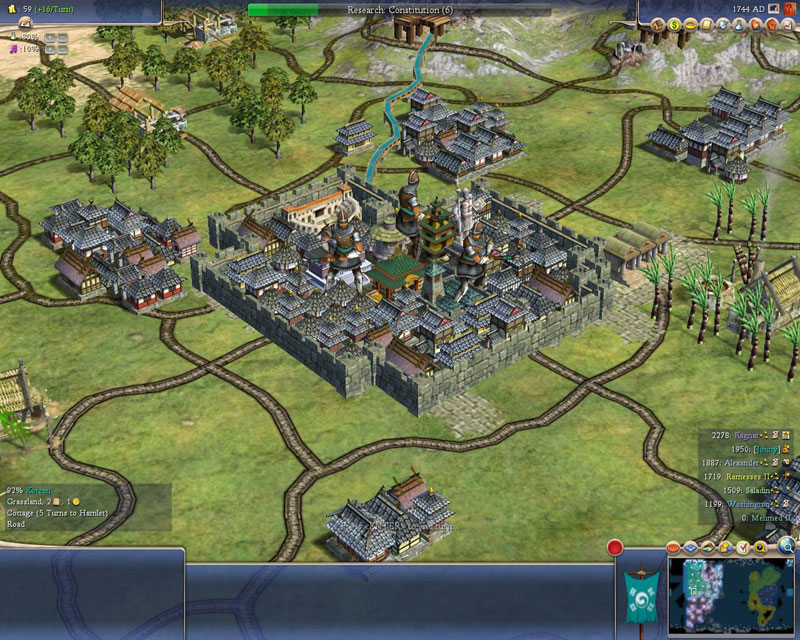The width and height of the screenshot is (800, 640).
Task: Open the Constitution research progress bar
Action: pyautogui.click(x=400, y=10)
